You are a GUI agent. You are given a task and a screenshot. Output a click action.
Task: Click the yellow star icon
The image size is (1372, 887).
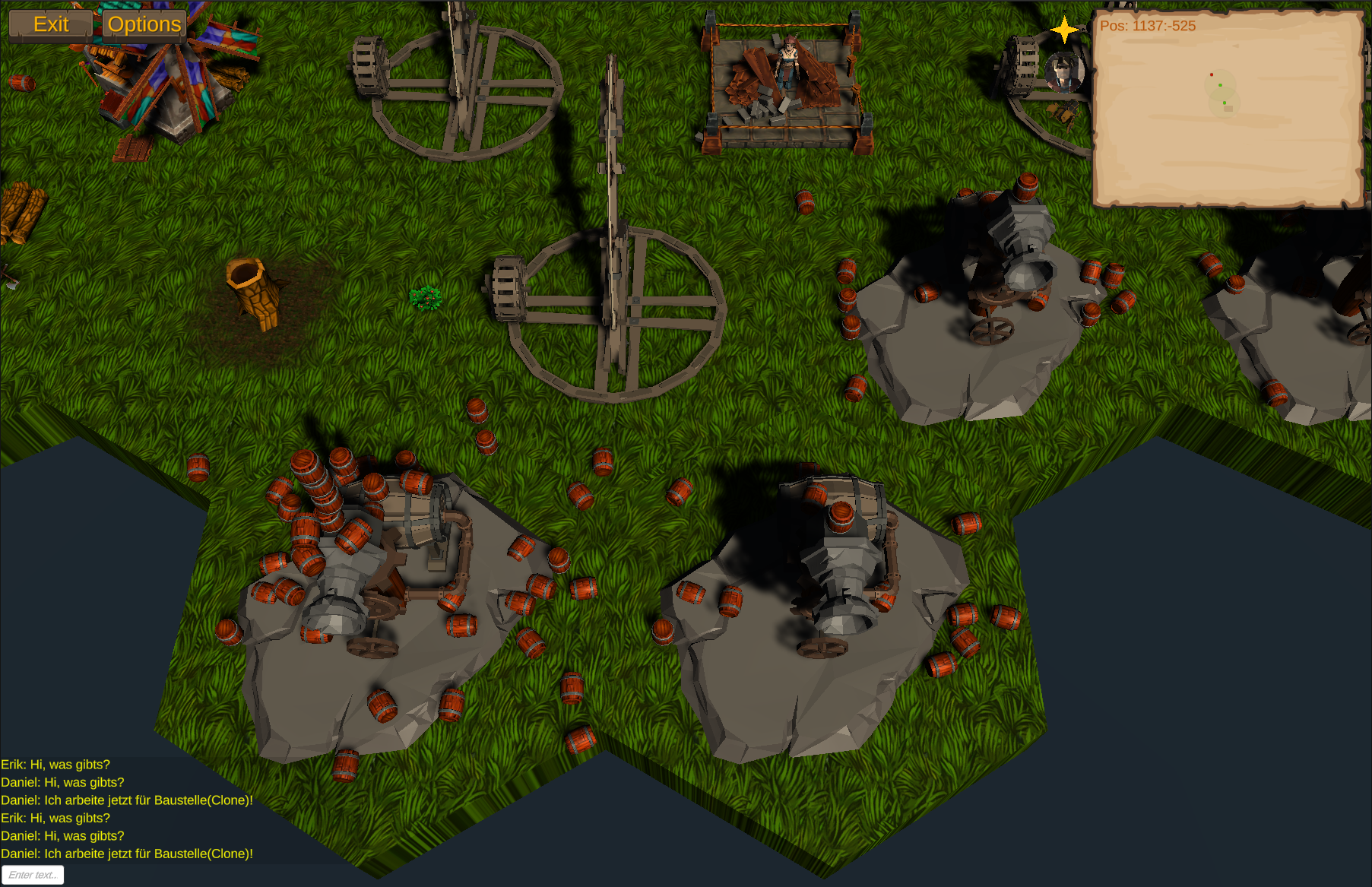[x=1064, y=30]
